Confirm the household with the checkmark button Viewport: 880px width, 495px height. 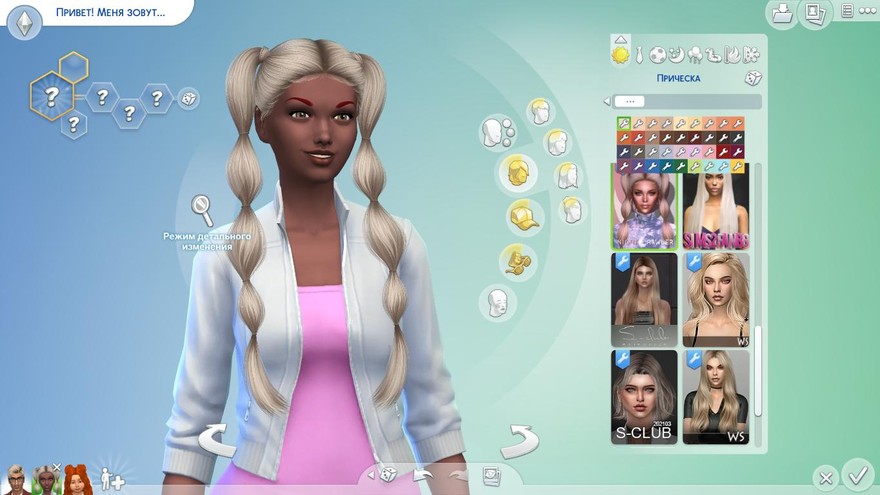point(857,473)
